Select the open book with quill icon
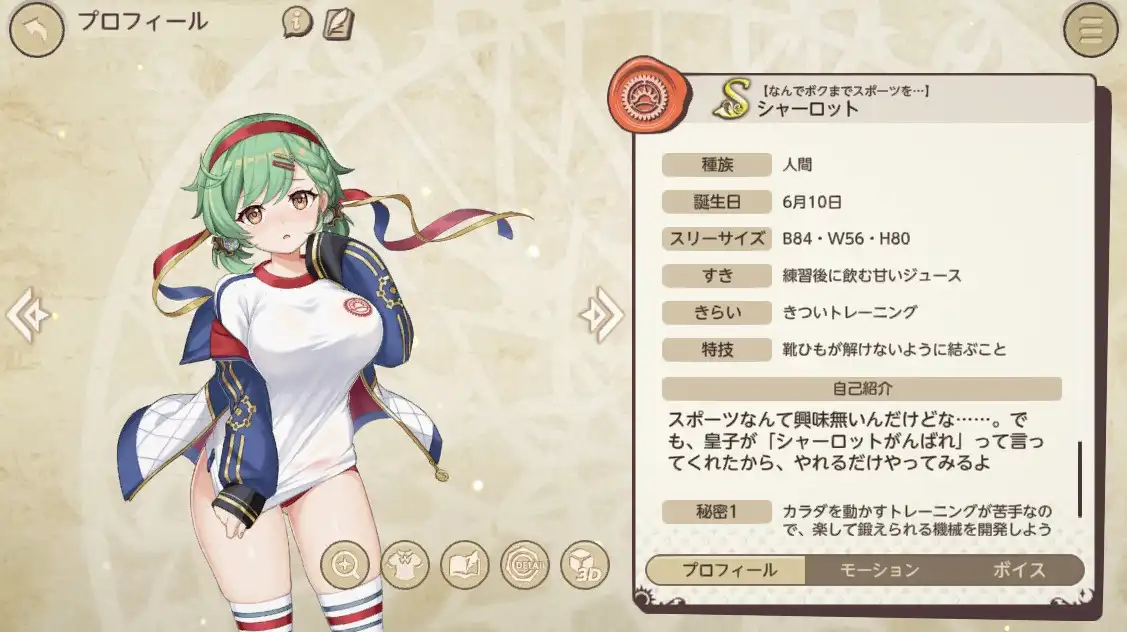The image size is (1127, 632). coord(465,565)
